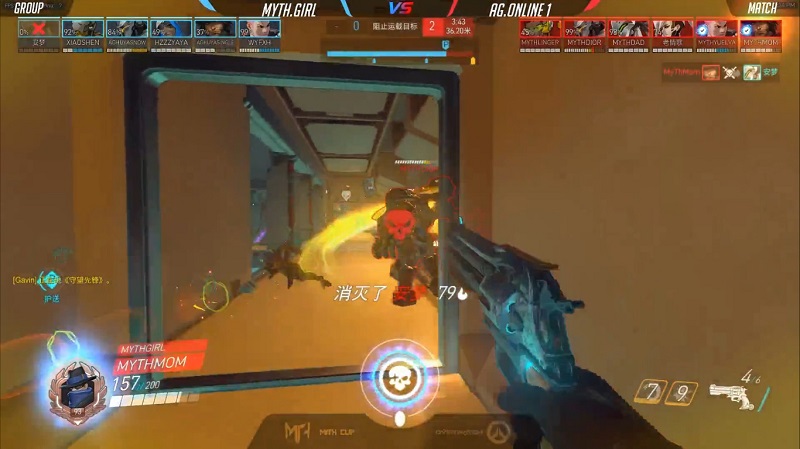Click the ability icon showing cooldown 7
Screen dimensions: 800x449
tap(654, 392)
